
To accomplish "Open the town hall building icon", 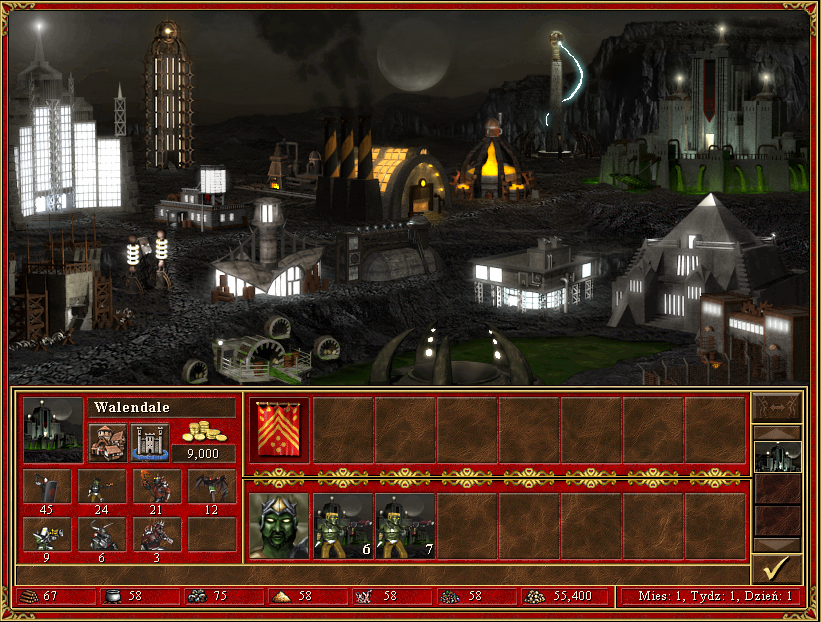I will pyautogui.click(x=106, y=441).
